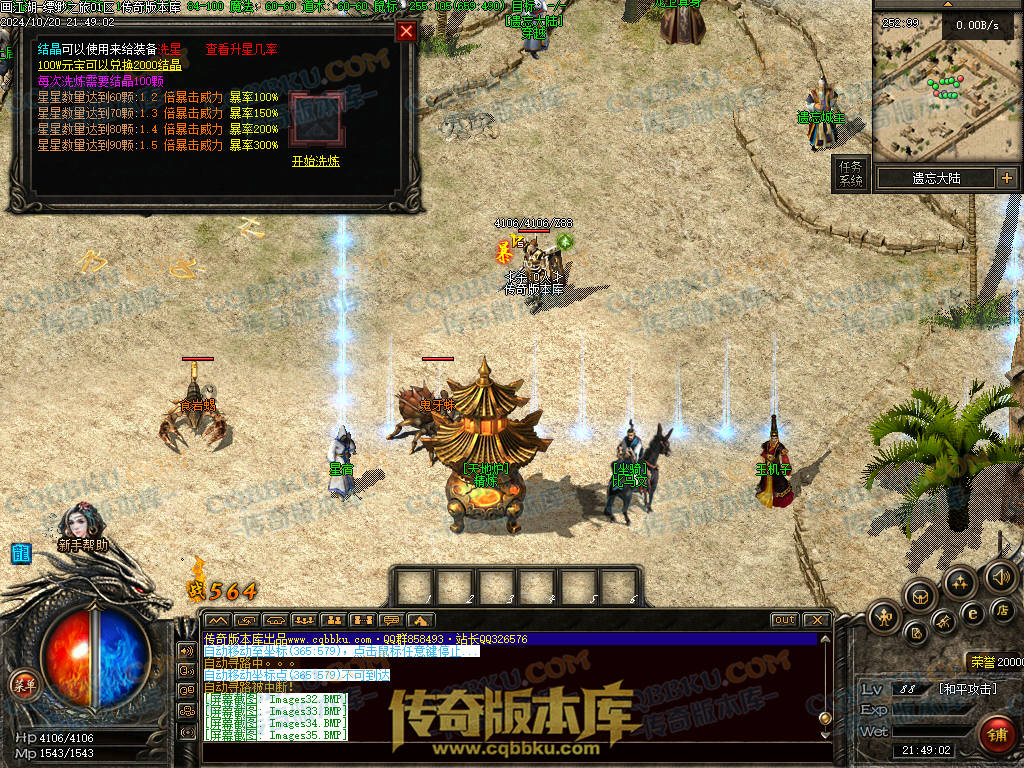Open the bag chest icon
Screen dimensions: 1024x768
[x=921, y=596]
